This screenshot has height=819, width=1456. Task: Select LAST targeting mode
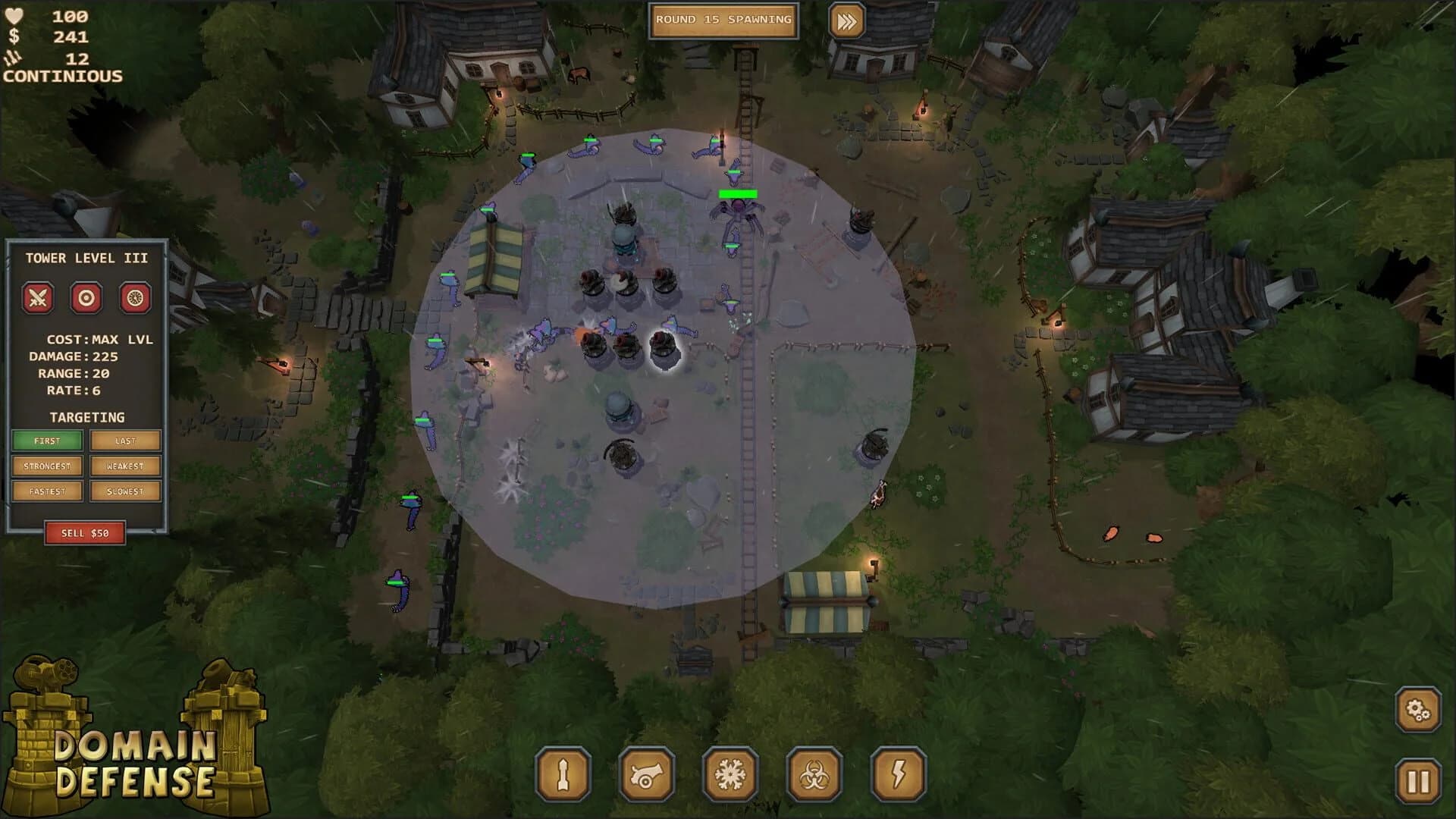(x=124, y=441)
